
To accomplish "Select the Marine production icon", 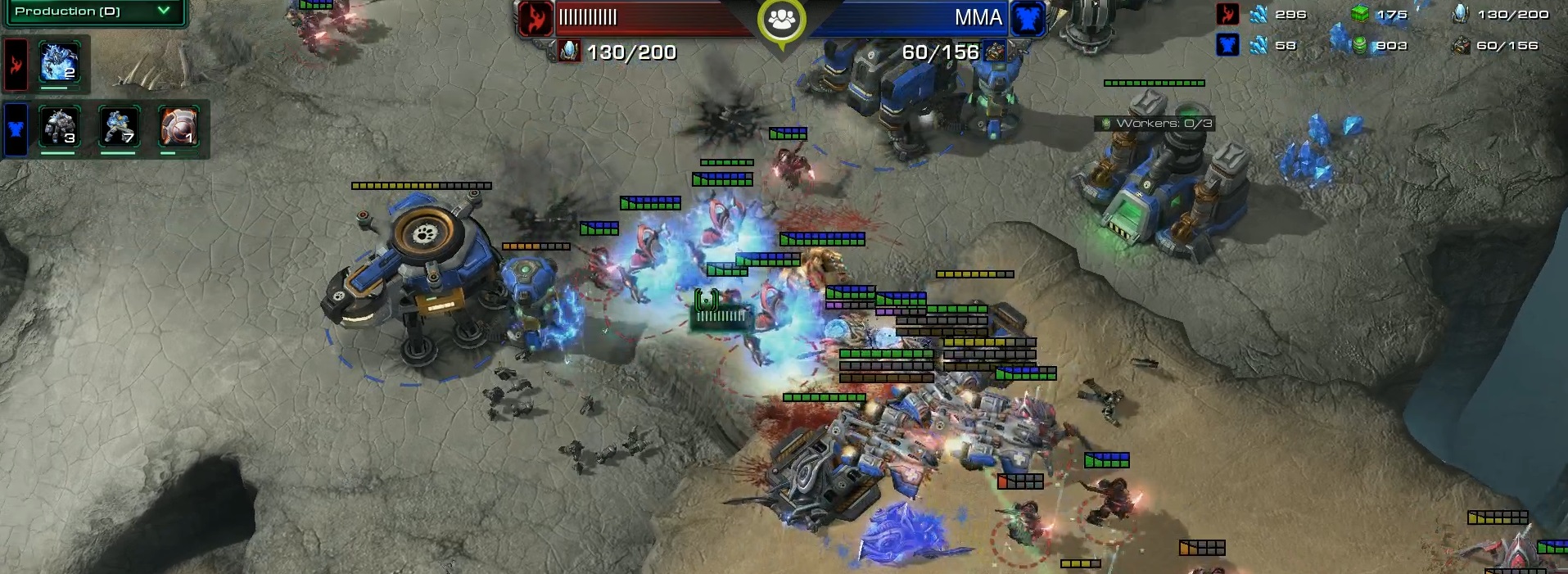I will [x=119, y=128].
